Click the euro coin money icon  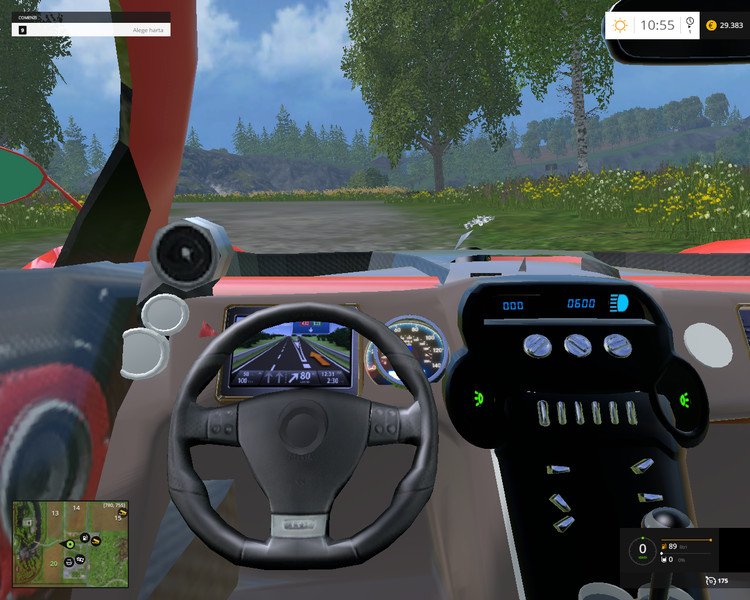711,25
